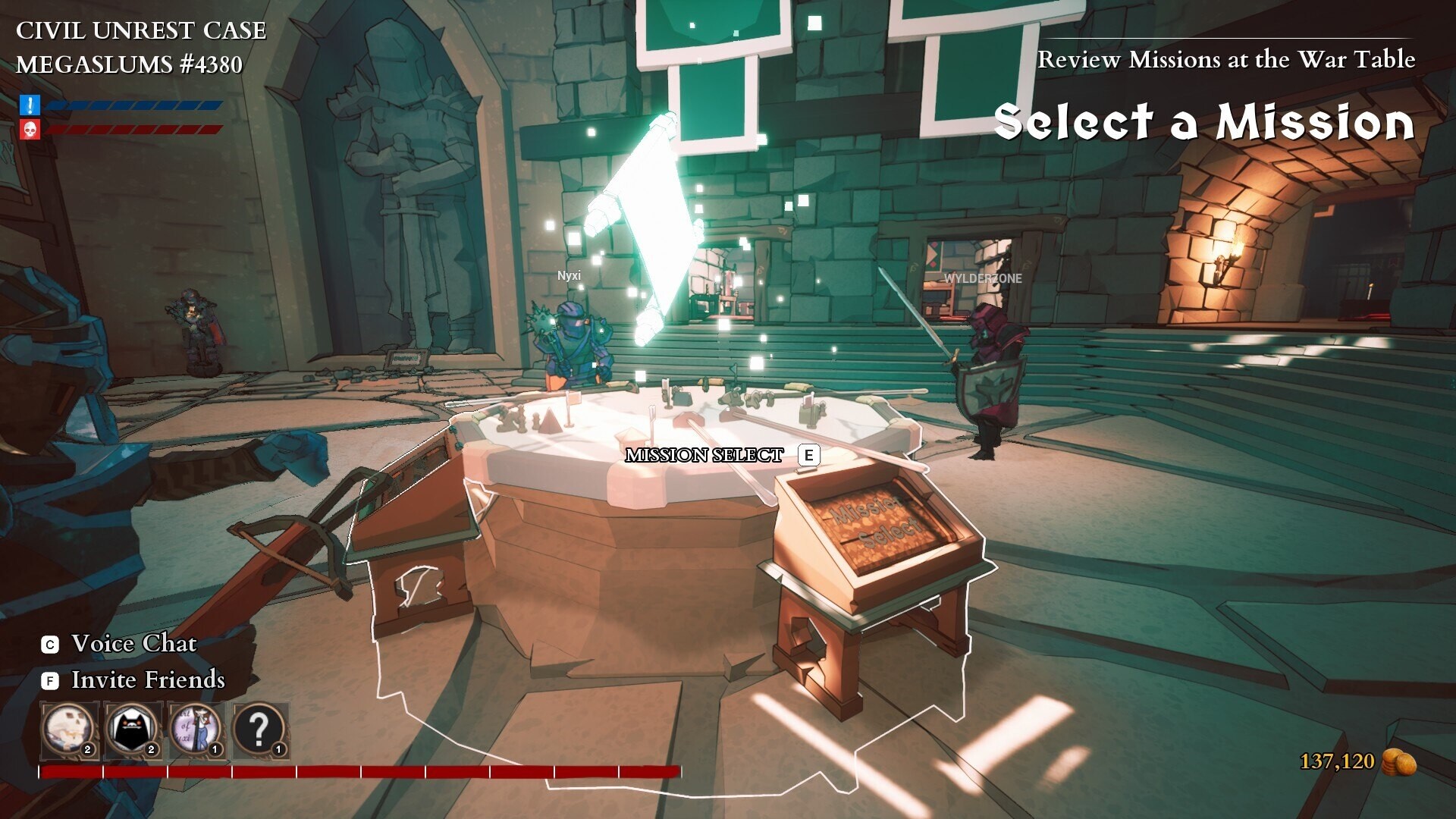1456x819 pixels.
Task: Click the Review Missions objective text
Action: coord(1228,59)
